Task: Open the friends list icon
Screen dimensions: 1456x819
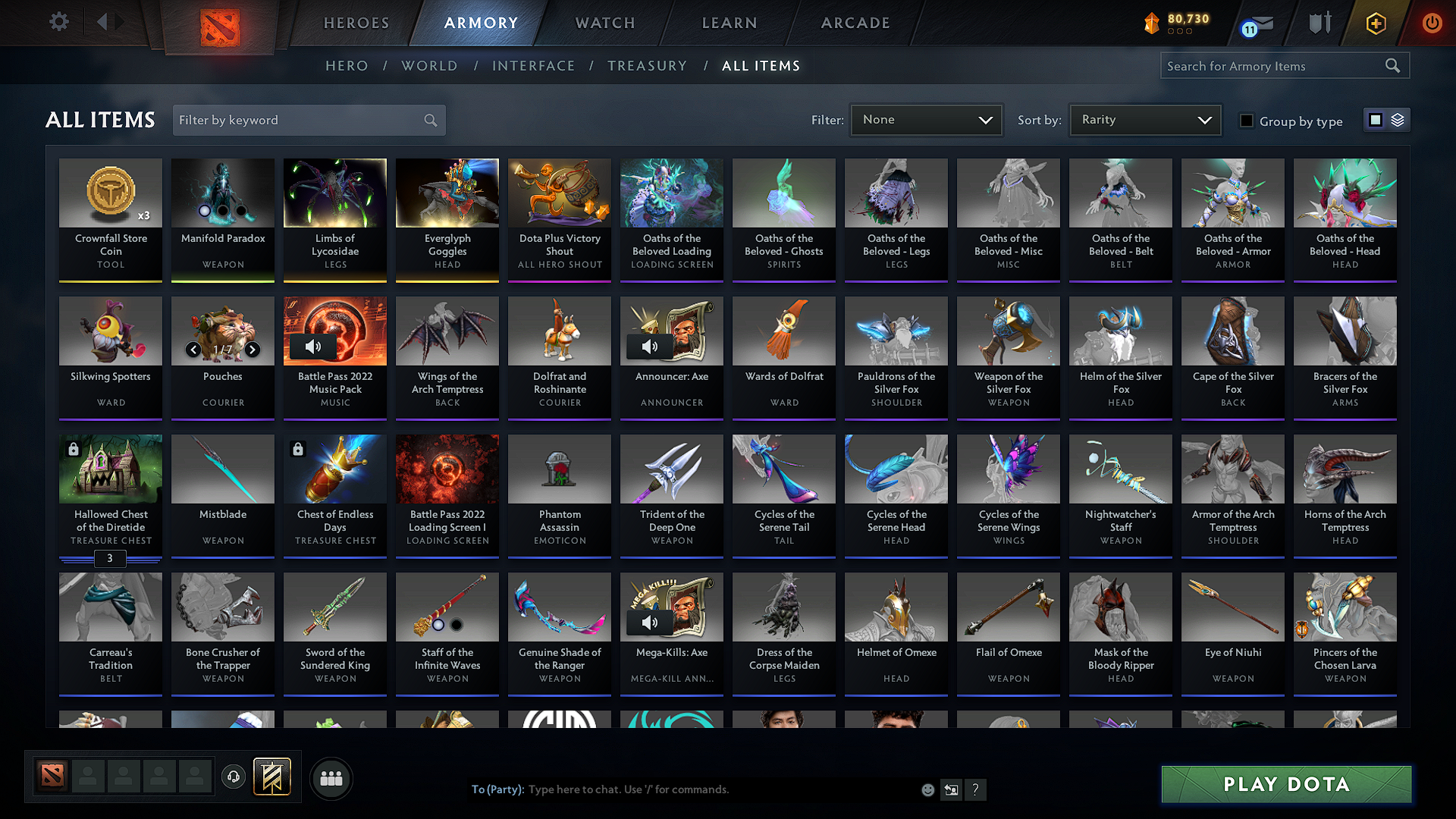Action: [331, 778]
